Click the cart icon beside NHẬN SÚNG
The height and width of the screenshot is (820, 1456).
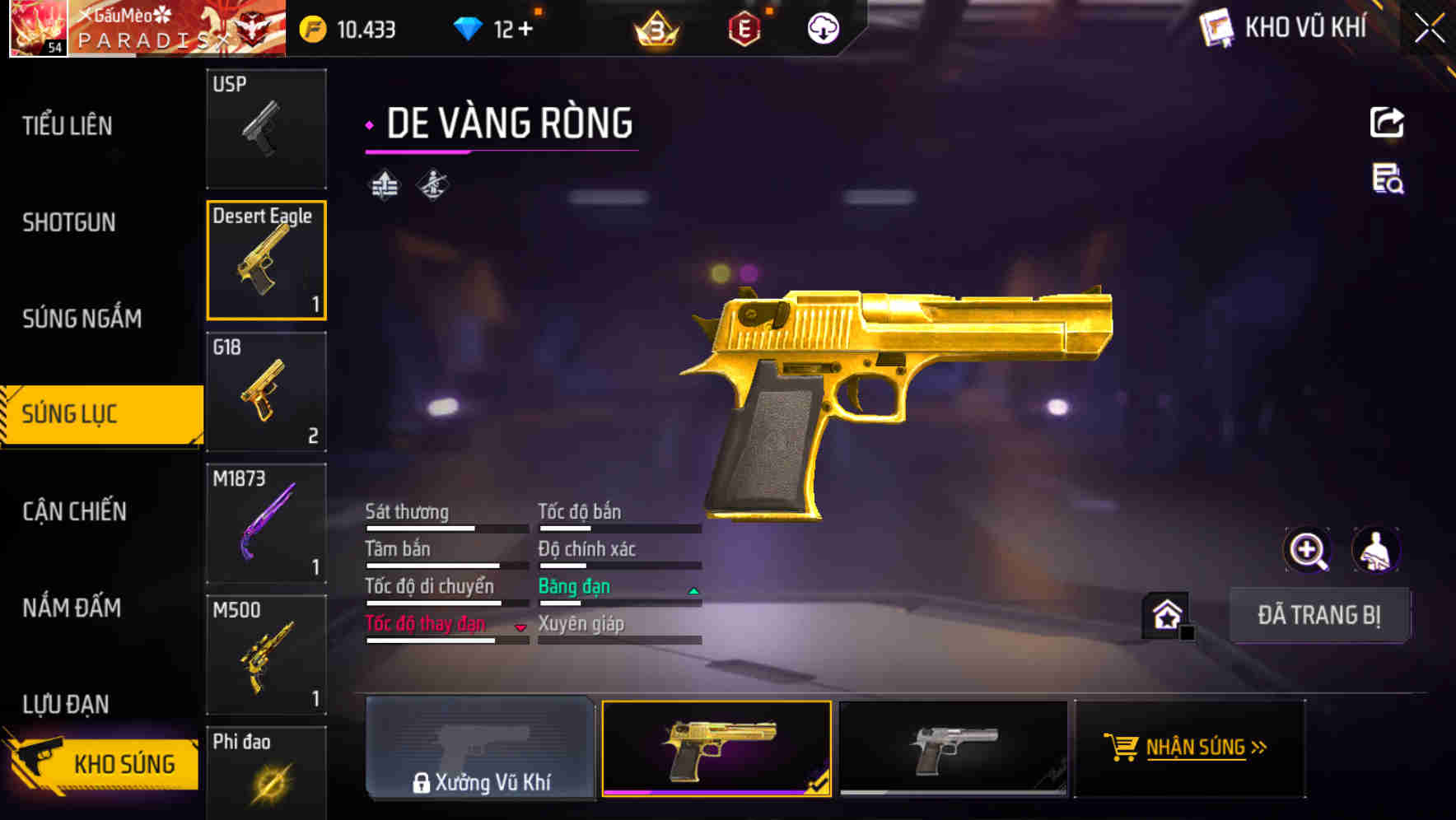(x=1122, y=748)
